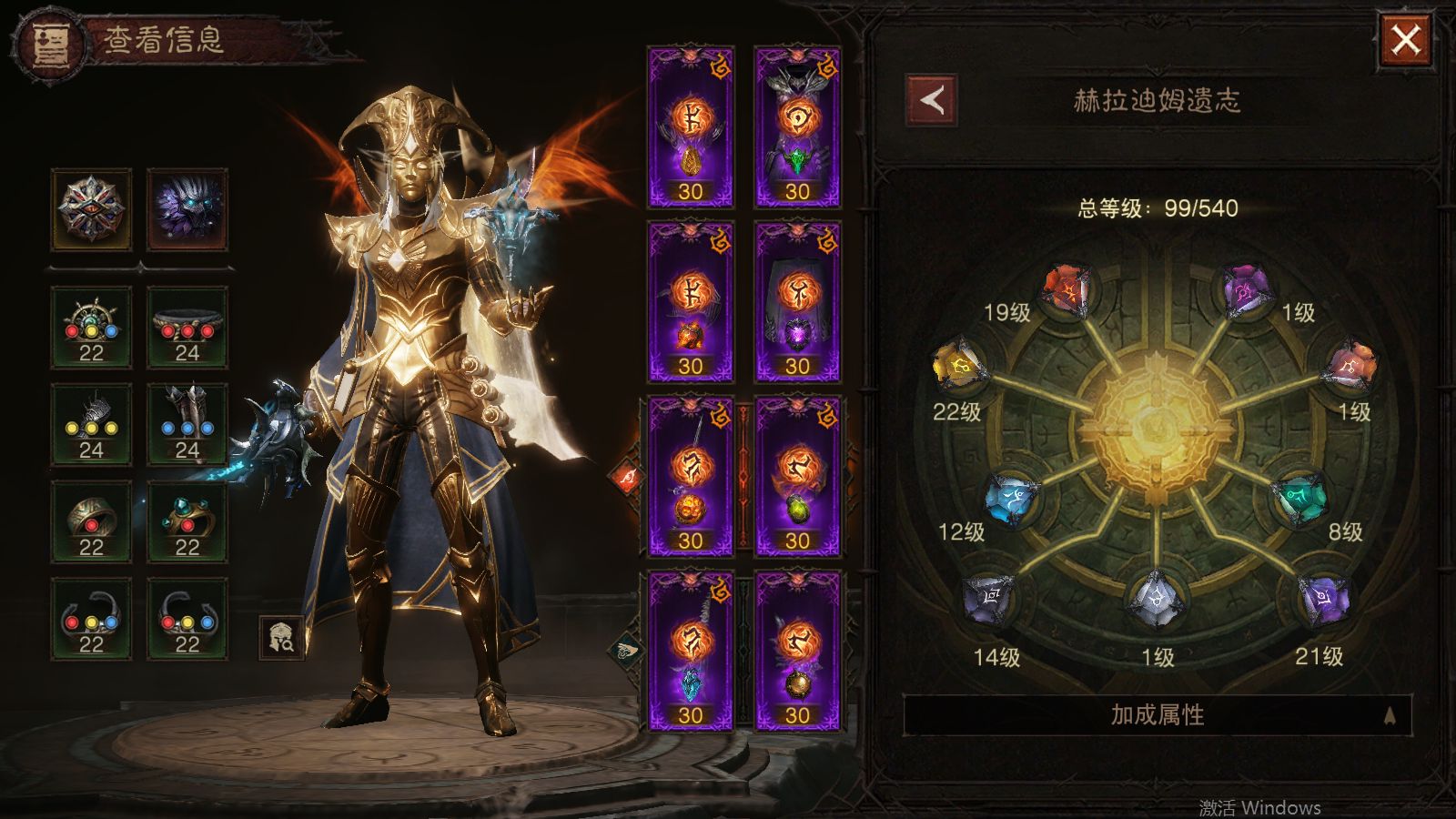This screenshot has height=819, width=1456.
Task: Open the boots slot with blue gems
Action: 187,425
